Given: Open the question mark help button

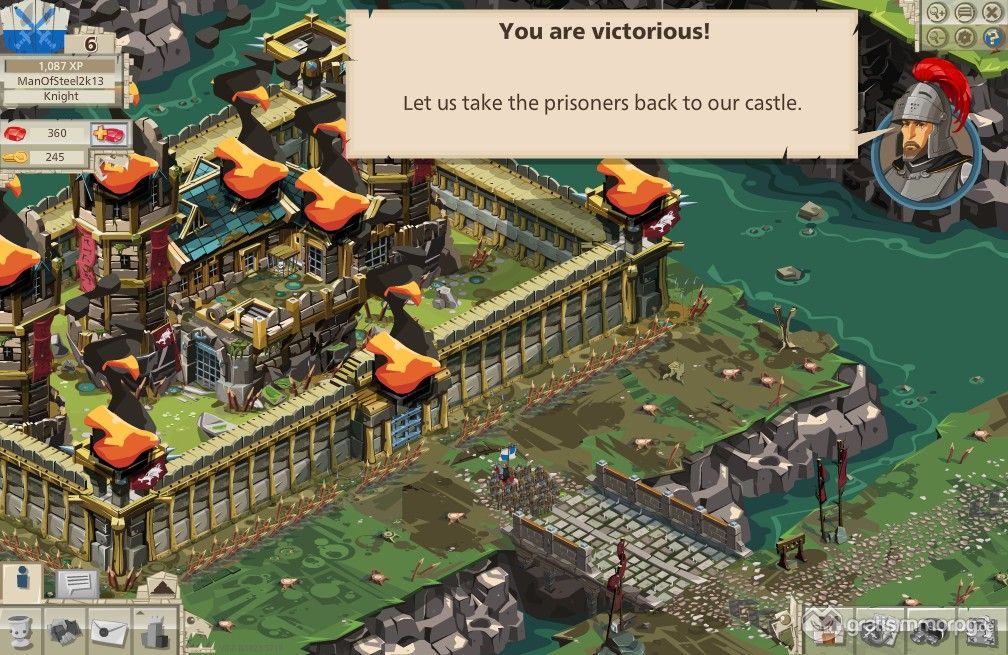Looking at the screenshot, I should [x=991, y=38].
